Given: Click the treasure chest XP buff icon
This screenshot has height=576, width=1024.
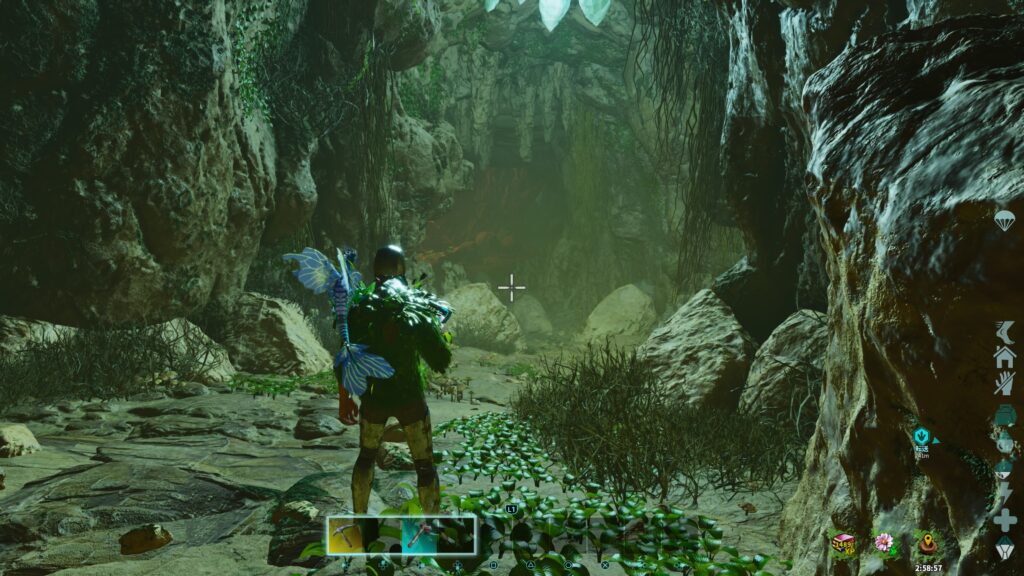Looking at the screenshot, I should point(844,543).
